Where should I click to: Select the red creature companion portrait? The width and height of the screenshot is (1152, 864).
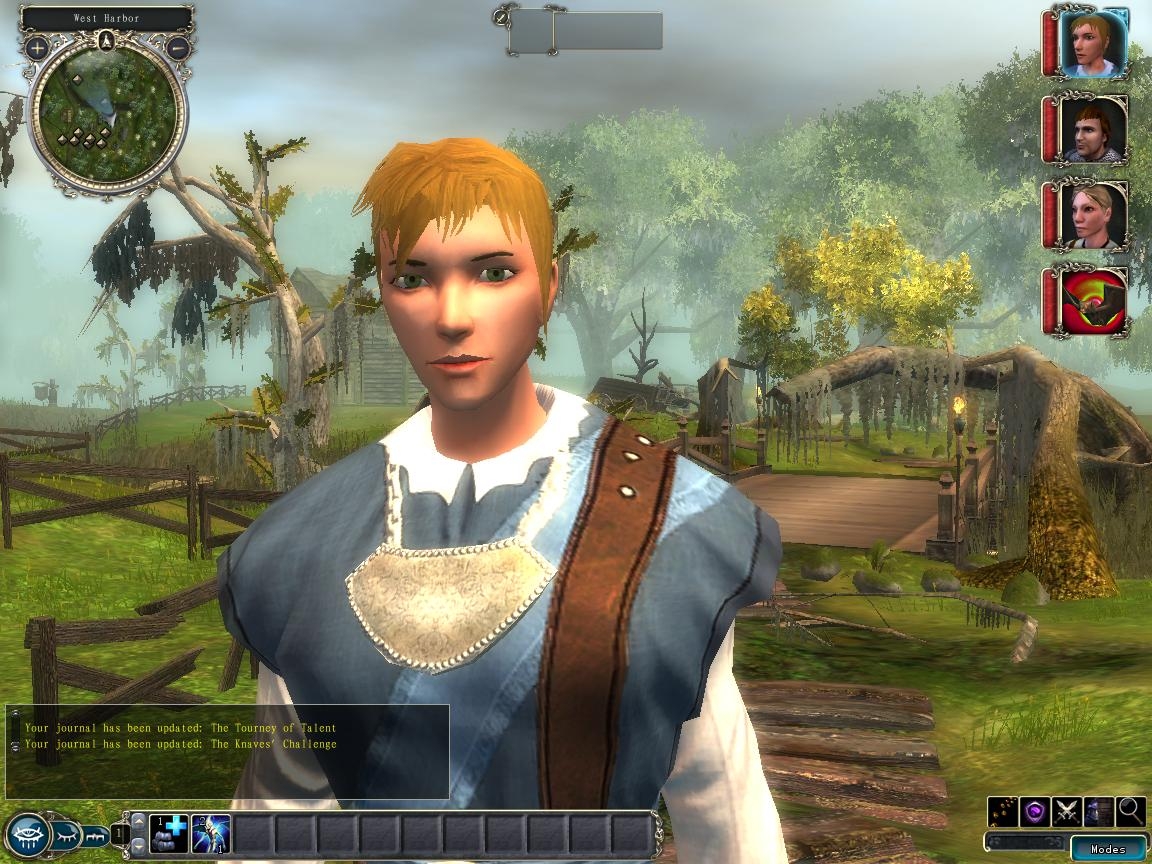pos(1093,301)
